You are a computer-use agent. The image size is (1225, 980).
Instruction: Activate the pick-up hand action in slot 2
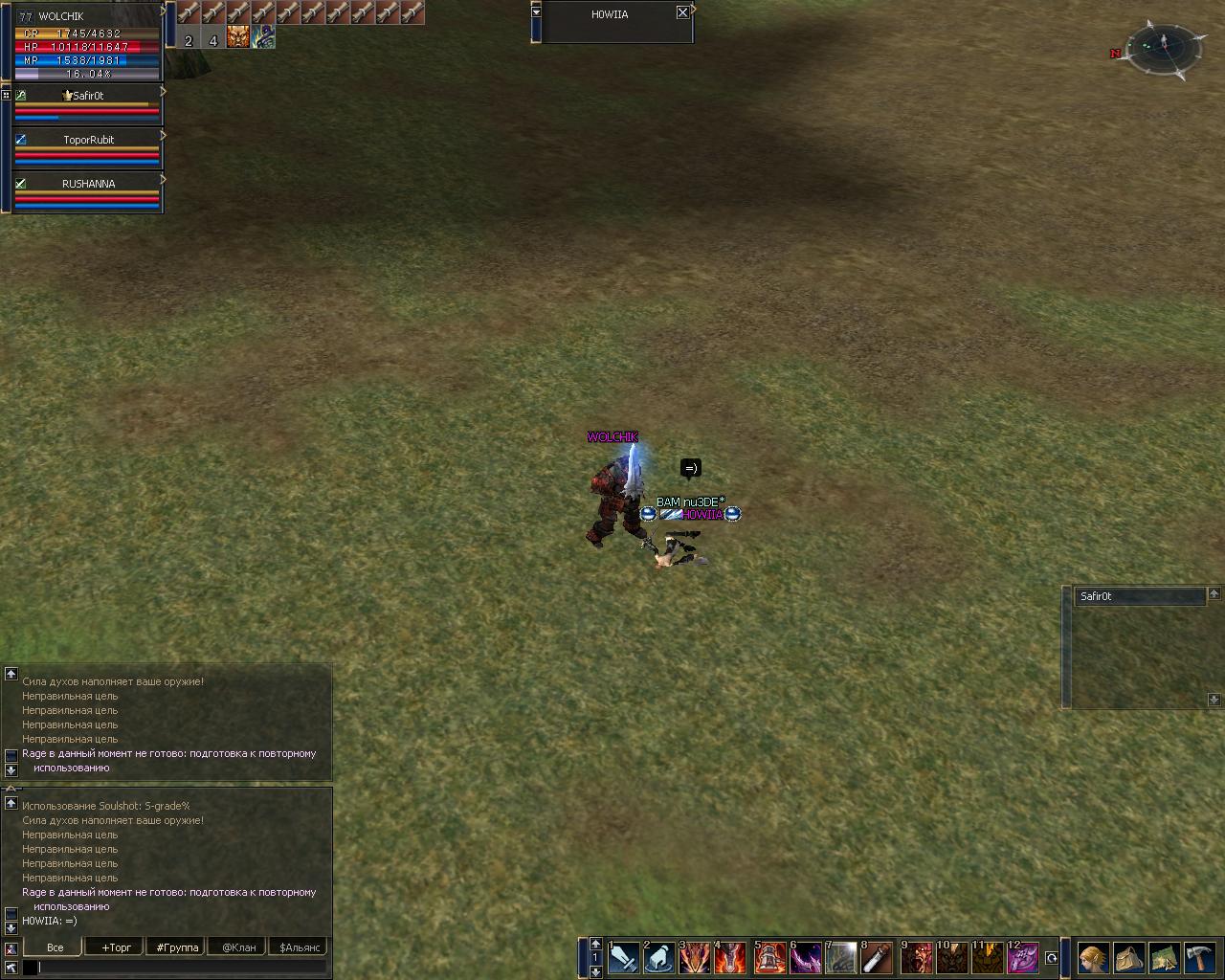[x=658, y=957]
